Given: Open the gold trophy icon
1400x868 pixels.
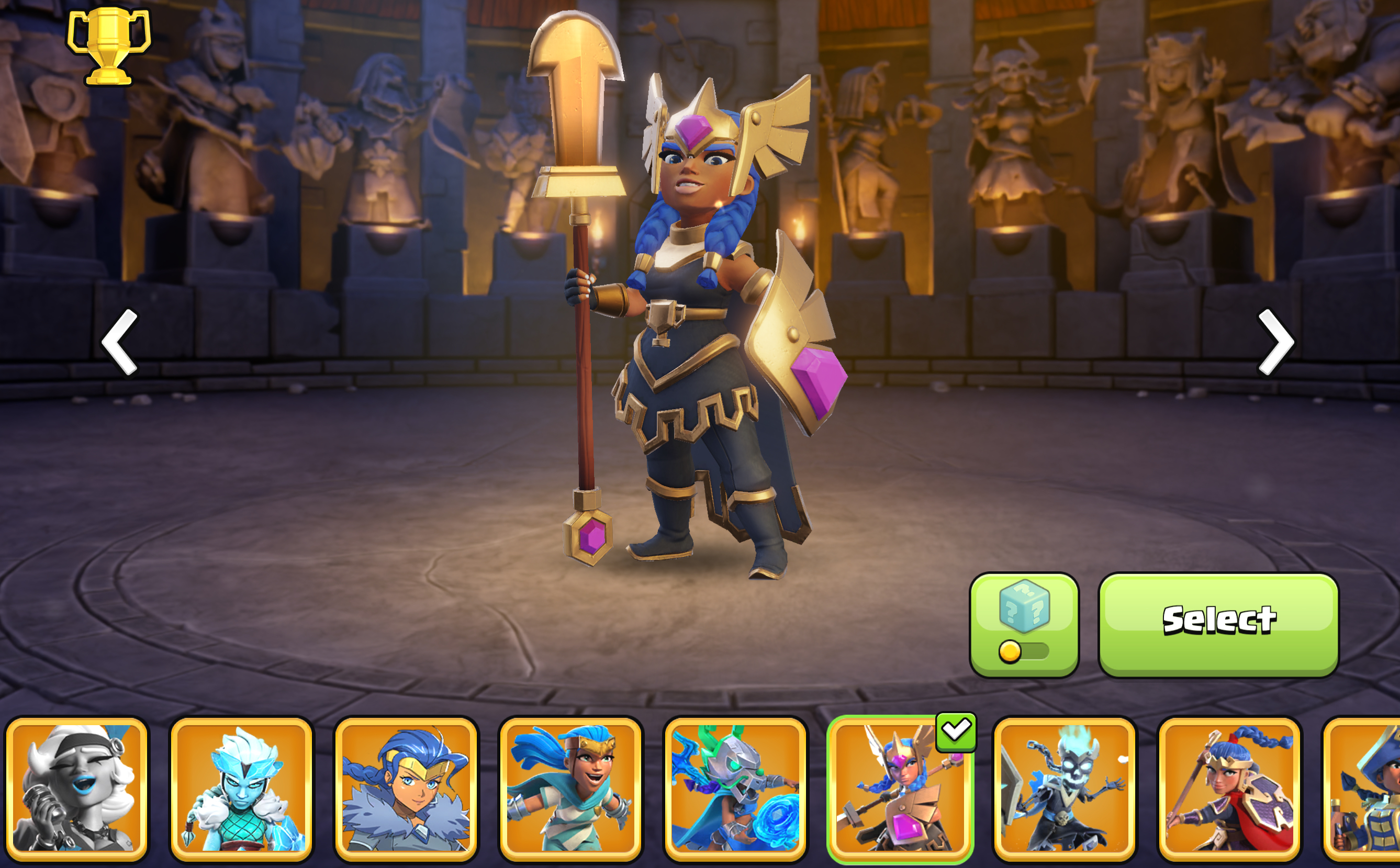Looking at the screenshot, I should click(x=108, y=47).
